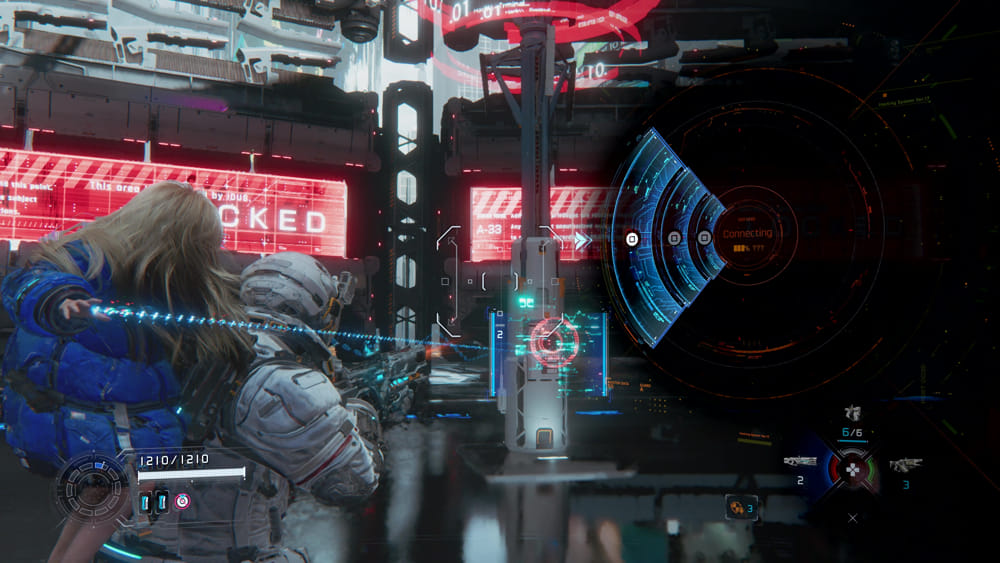1000x563 pixels.
Task: Click the pink circular status icon
Action: point(182,501)
